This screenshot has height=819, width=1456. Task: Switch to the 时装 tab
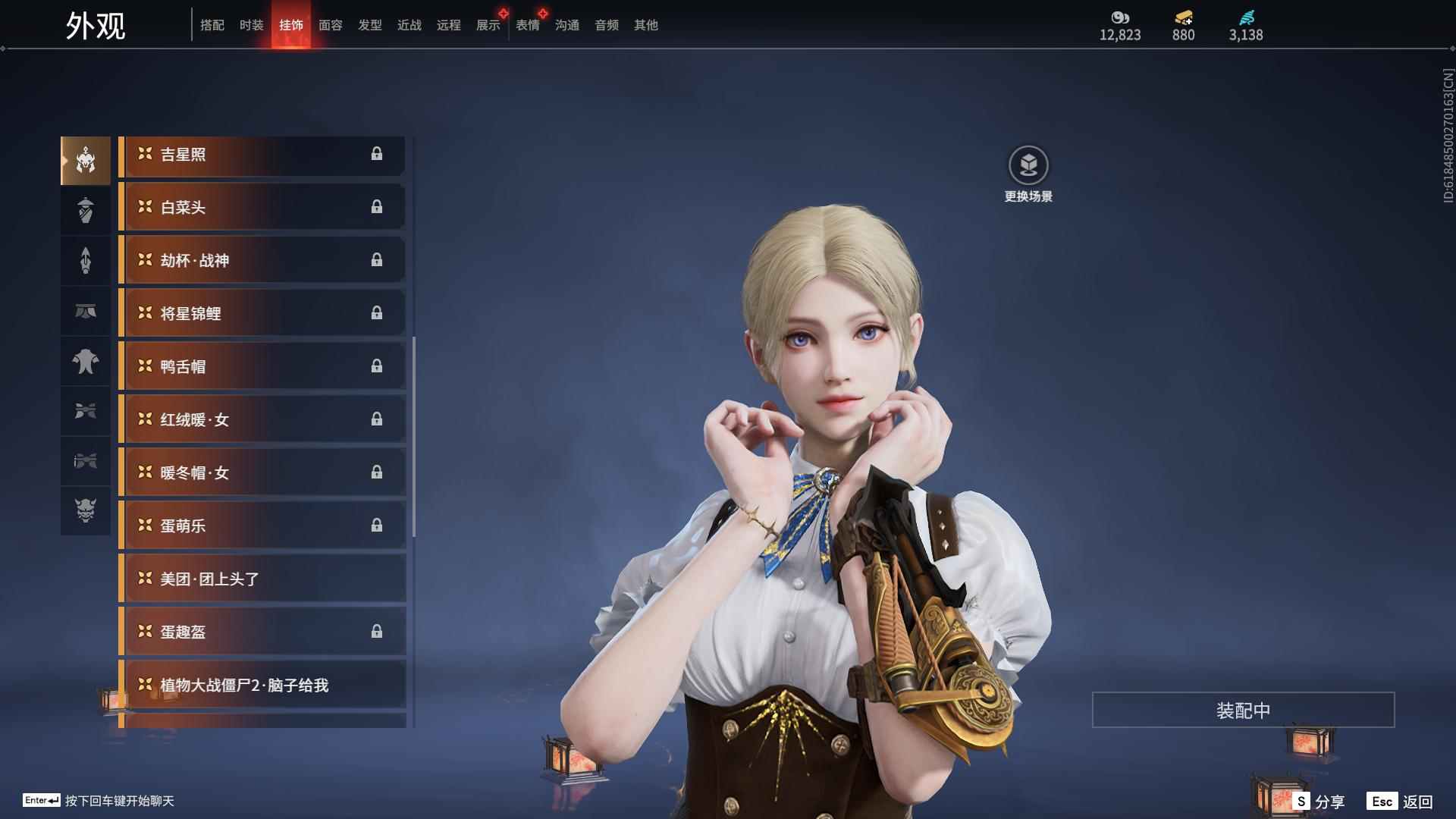point(251,25)
